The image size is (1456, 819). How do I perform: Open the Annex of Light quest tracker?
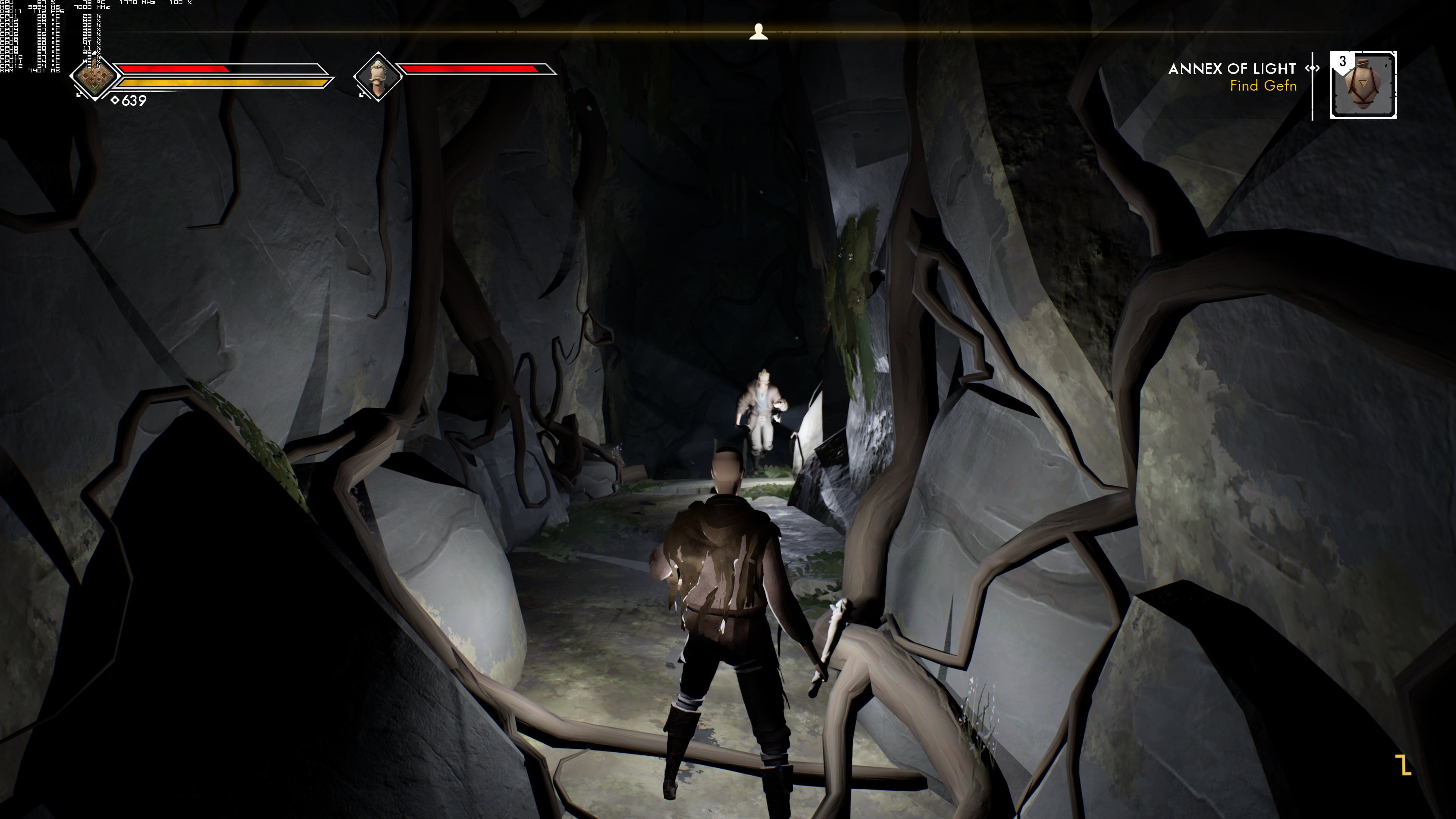(x=1232, y=69)
